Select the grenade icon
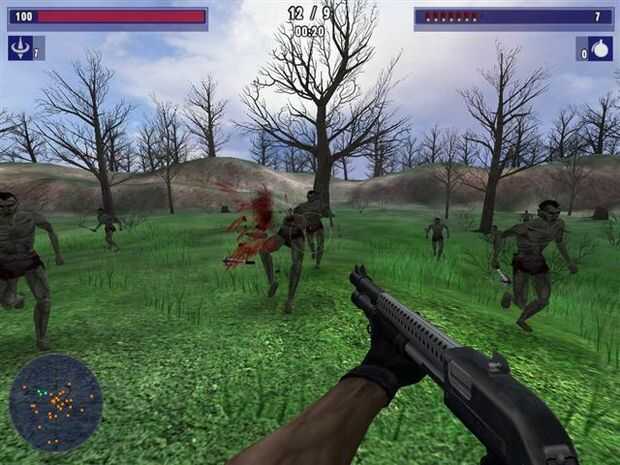Viewport: 620px width, 465px height. 601,49
